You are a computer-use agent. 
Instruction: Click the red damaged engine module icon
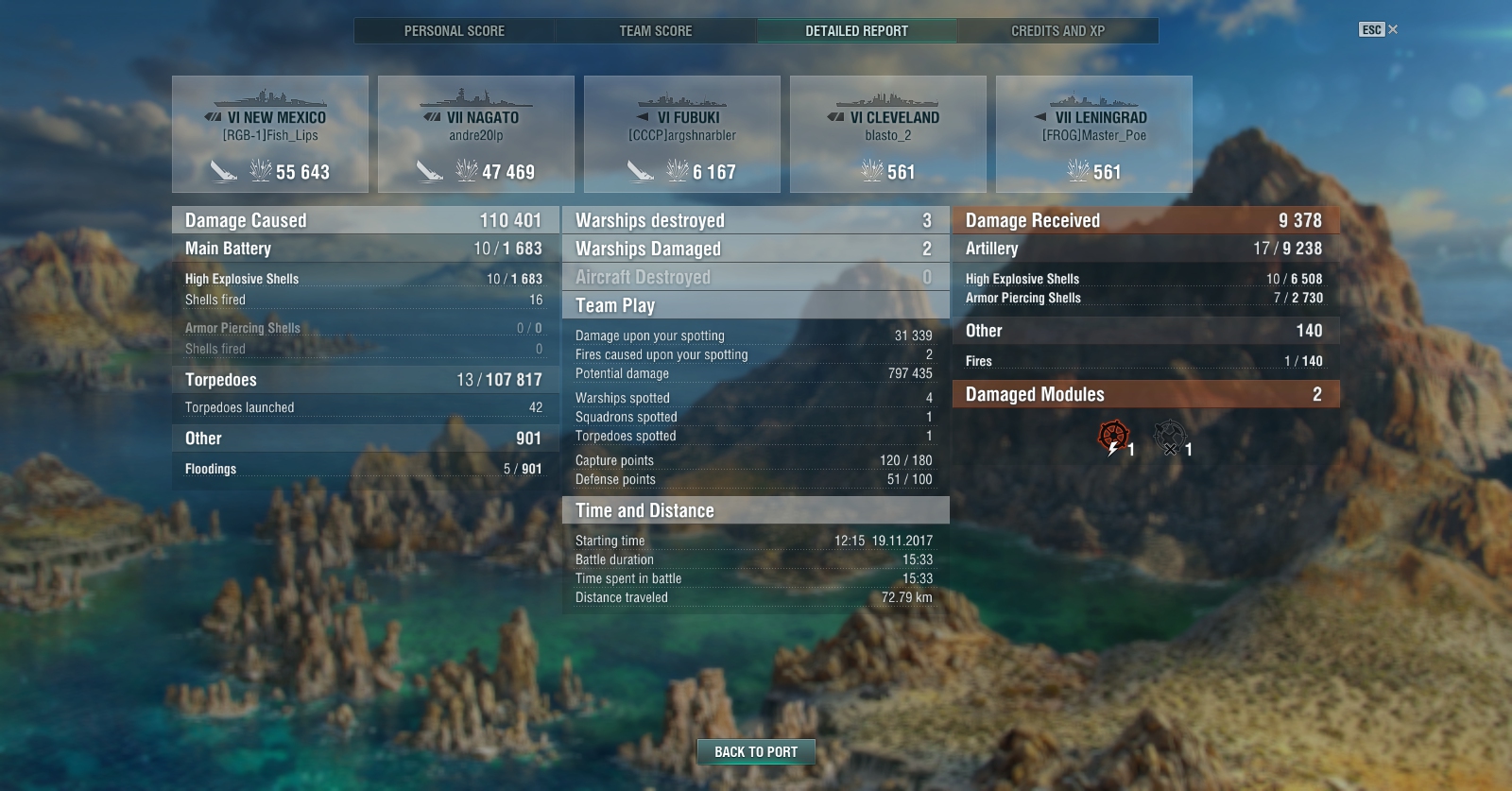pos(1114,437)
